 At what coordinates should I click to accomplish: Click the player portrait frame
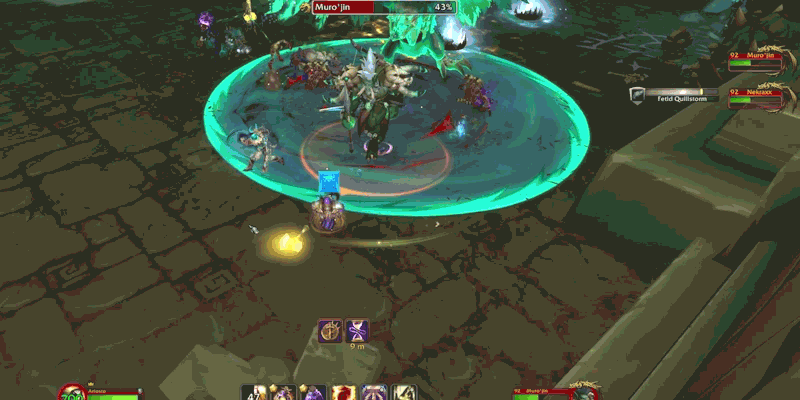click(72, 392)
